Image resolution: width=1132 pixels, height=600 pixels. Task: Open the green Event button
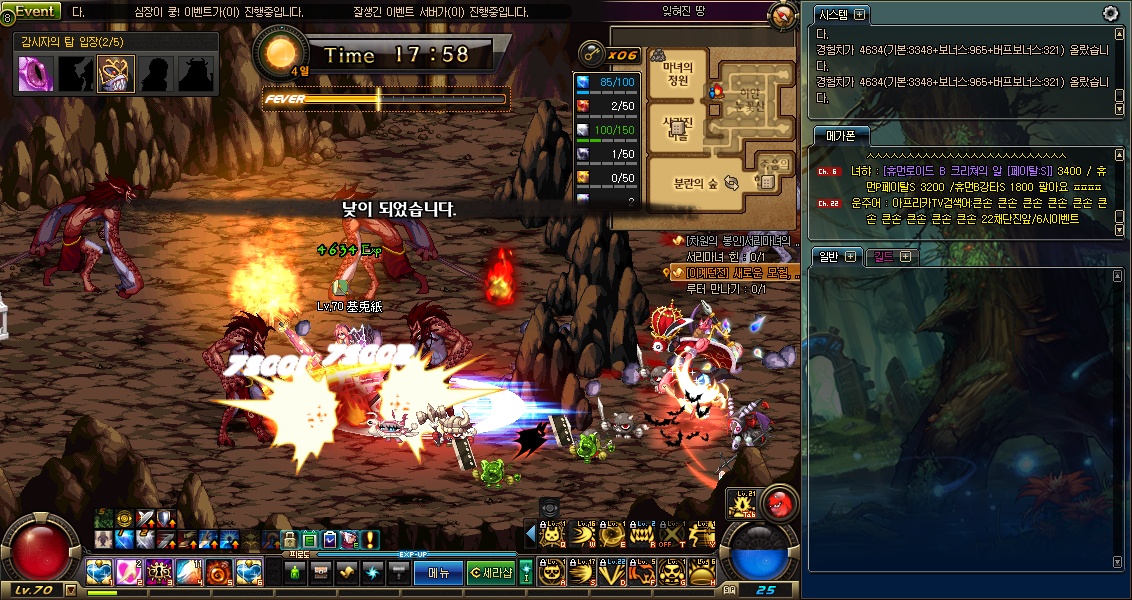[x=35, y=11]
